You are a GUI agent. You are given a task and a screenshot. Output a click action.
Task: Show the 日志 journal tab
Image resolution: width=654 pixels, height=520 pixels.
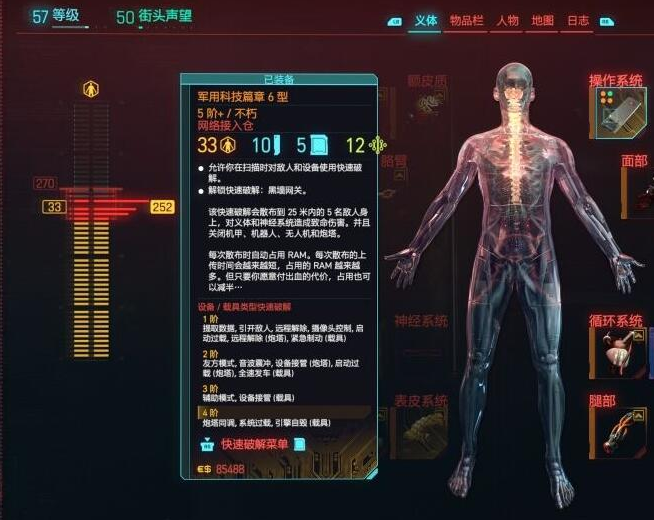(578, 20)
